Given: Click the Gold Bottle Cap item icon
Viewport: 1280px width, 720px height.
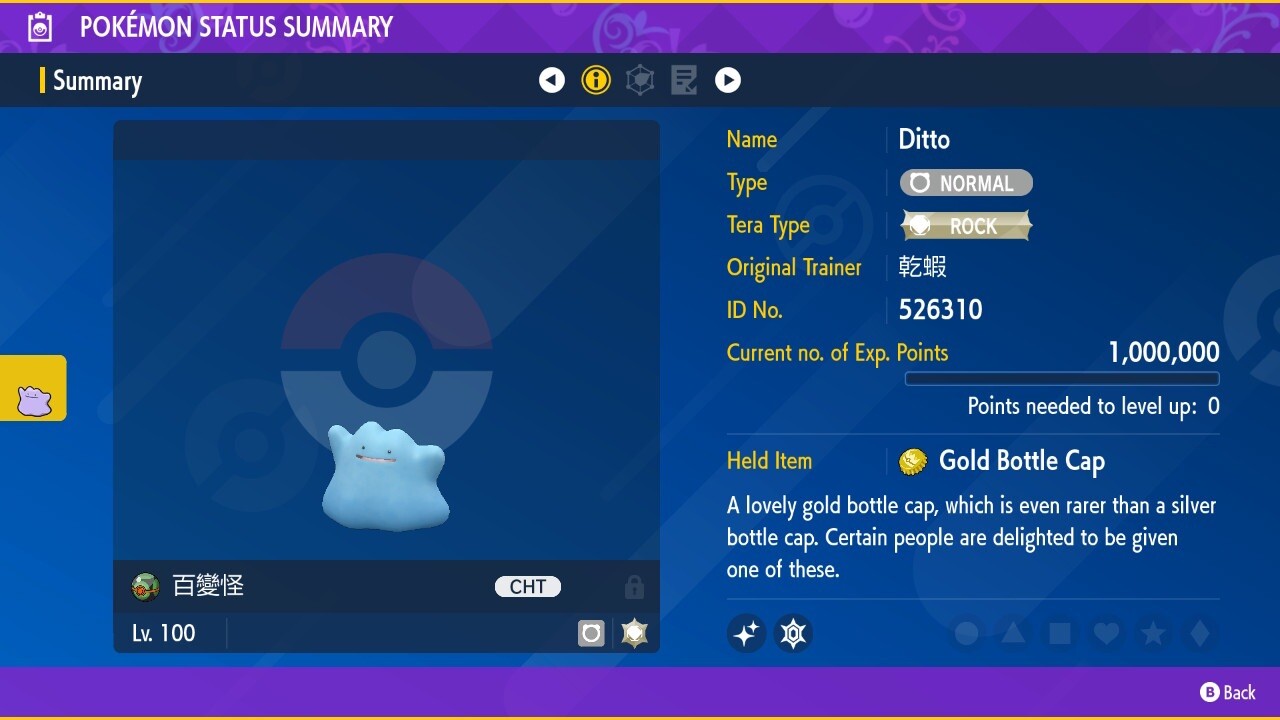Looking at the screenshot, I should [x=915, y=461].
